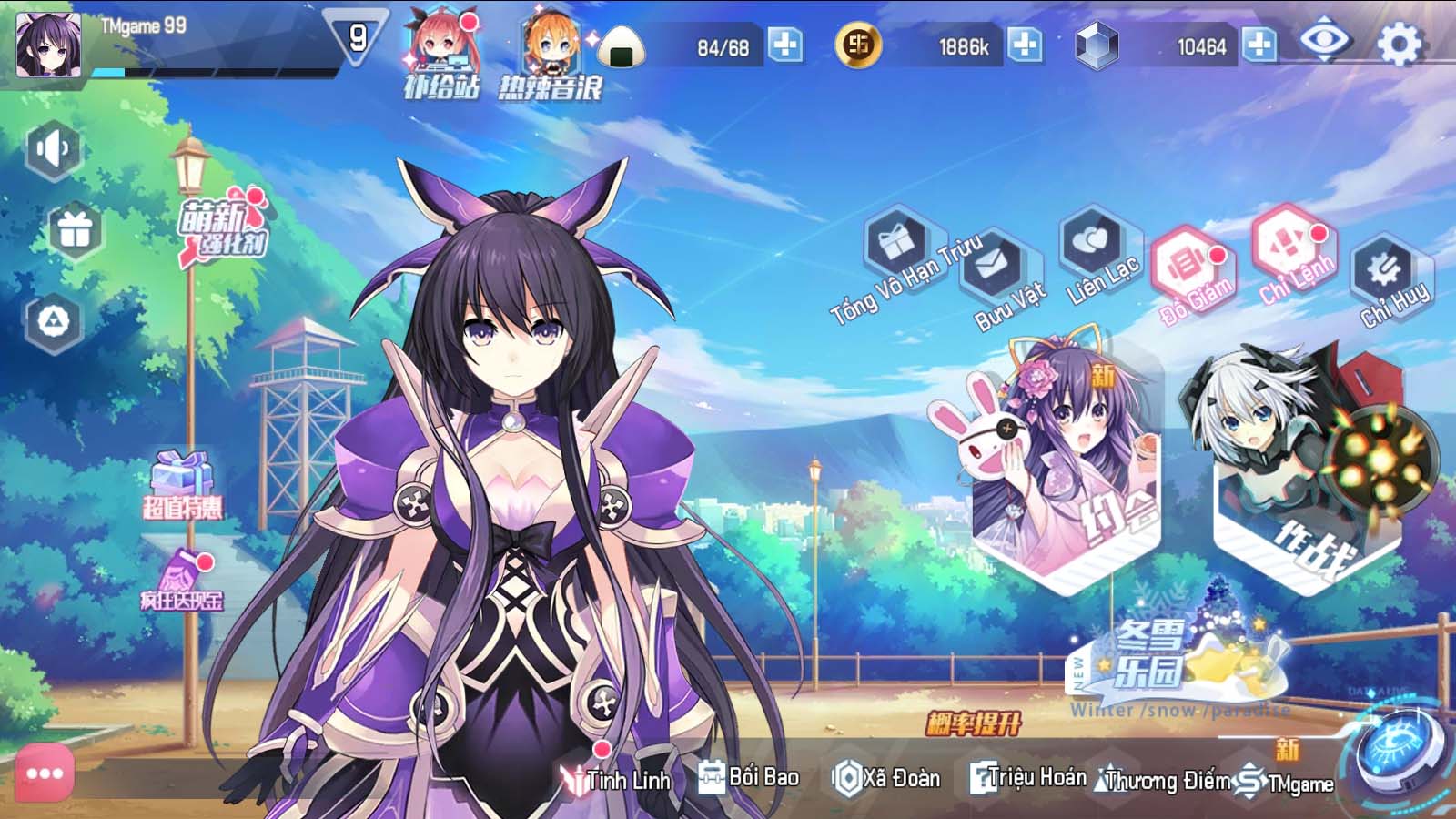This screenshot has height=819, width=1456.
Task: Refill stamina using the rice ball plus button
Action: pyautogui.click(x=785, y=45)
